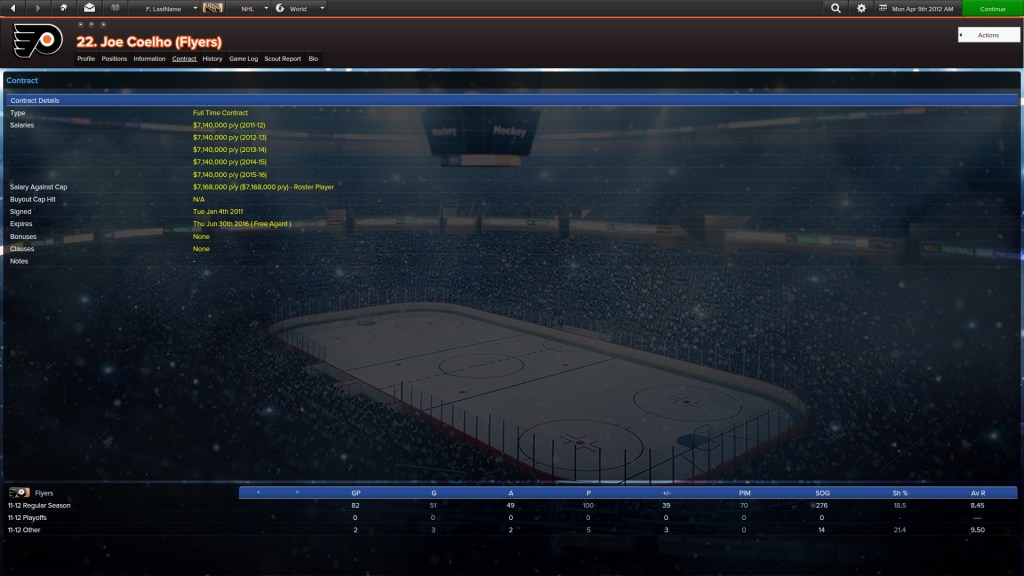The width and height of the screenshot is (1024, 576).
Task: Go back with the left arrow button
Action: 13,9
